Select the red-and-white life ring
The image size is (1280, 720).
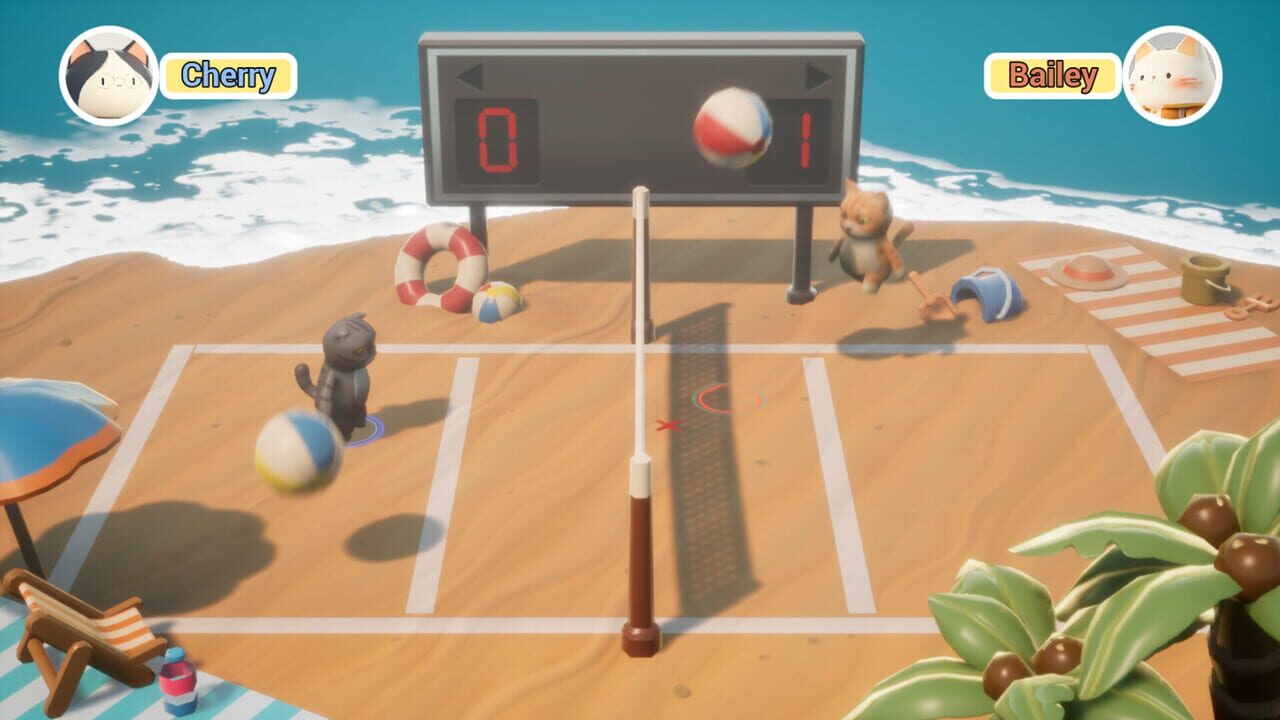point(438,272)
